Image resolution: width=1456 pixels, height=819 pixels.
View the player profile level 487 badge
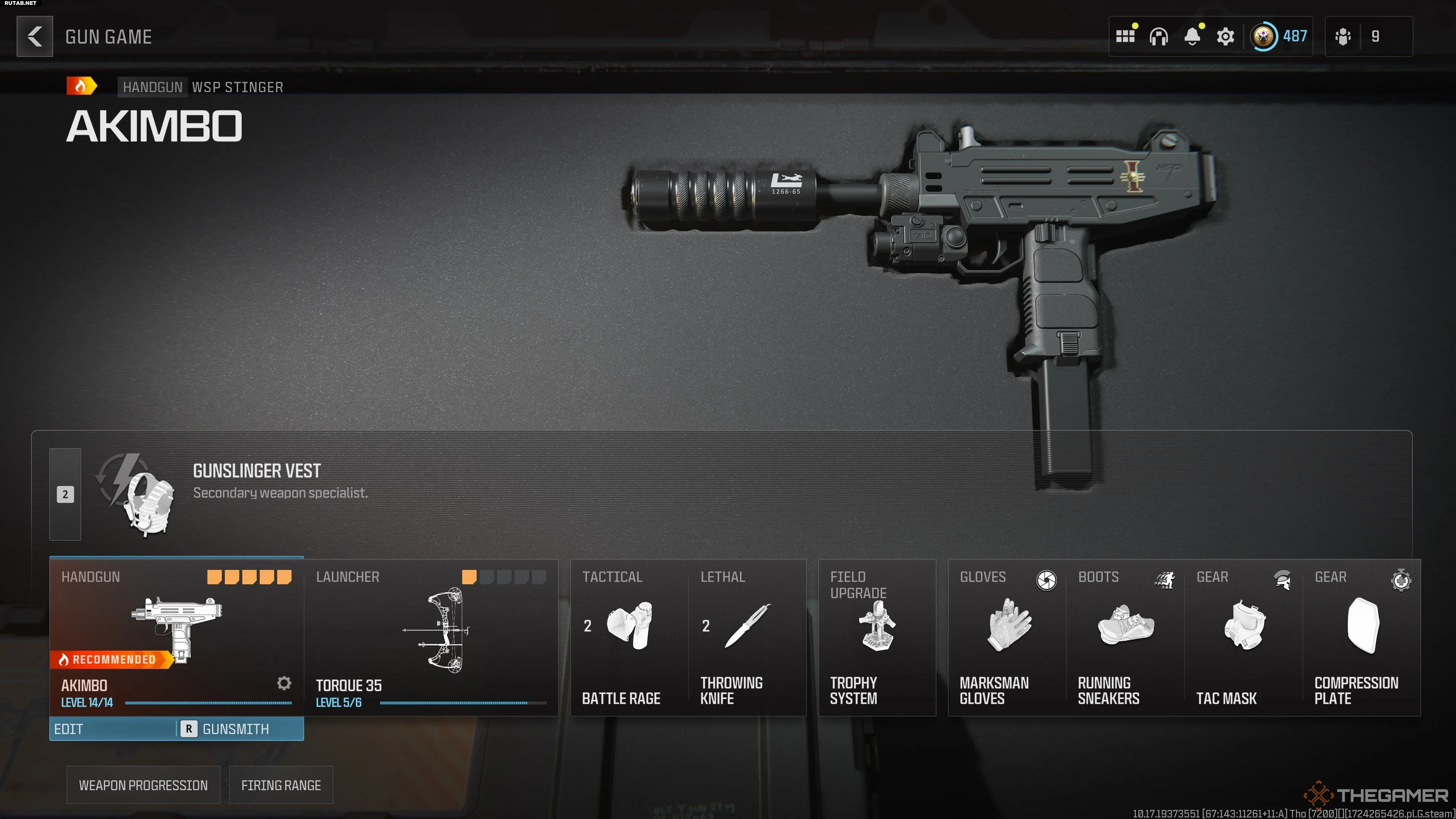click(1280, 37)
